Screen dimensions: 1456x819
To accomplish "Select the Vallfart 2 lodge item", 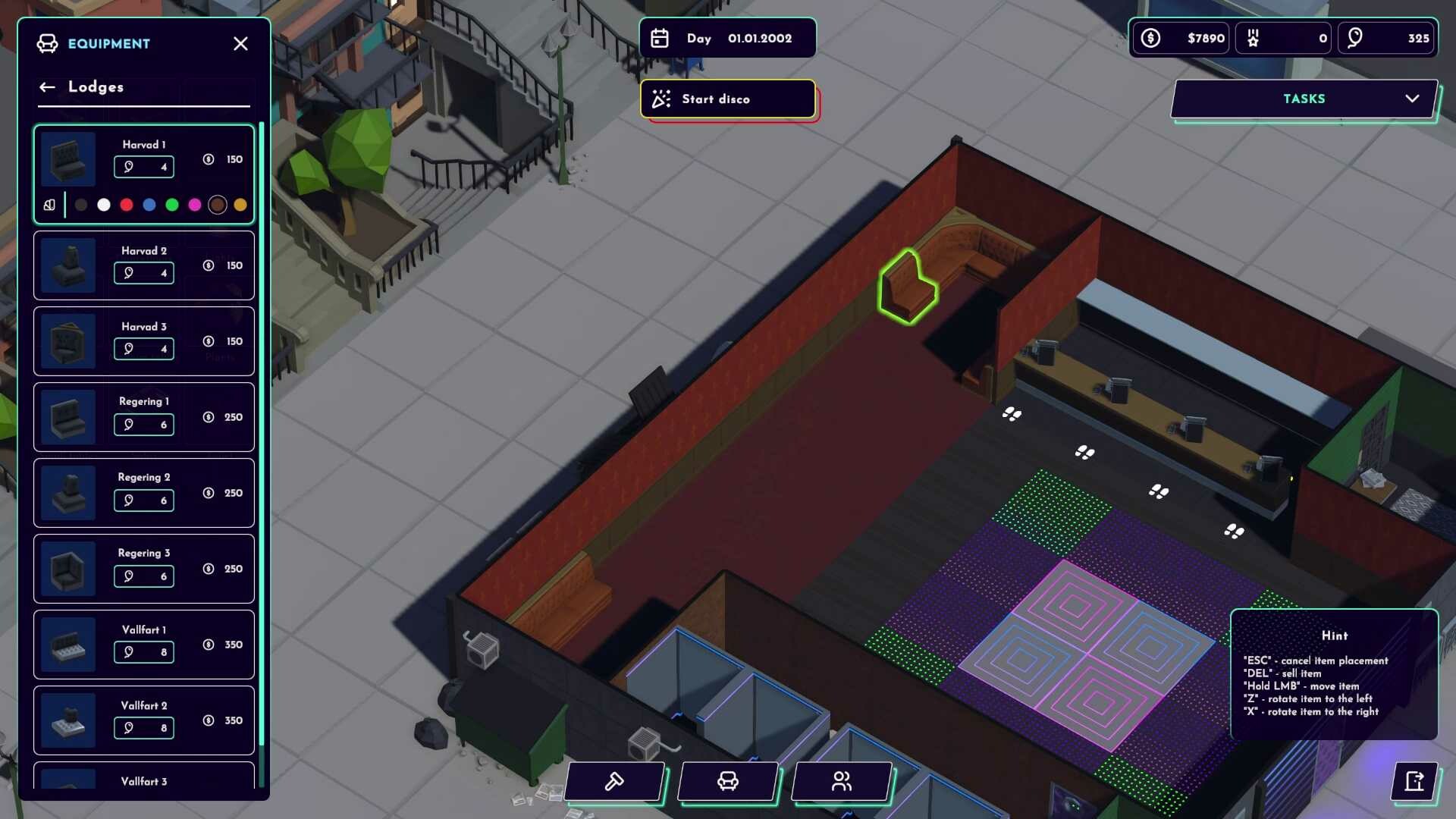I will click(x=143, y=719).
